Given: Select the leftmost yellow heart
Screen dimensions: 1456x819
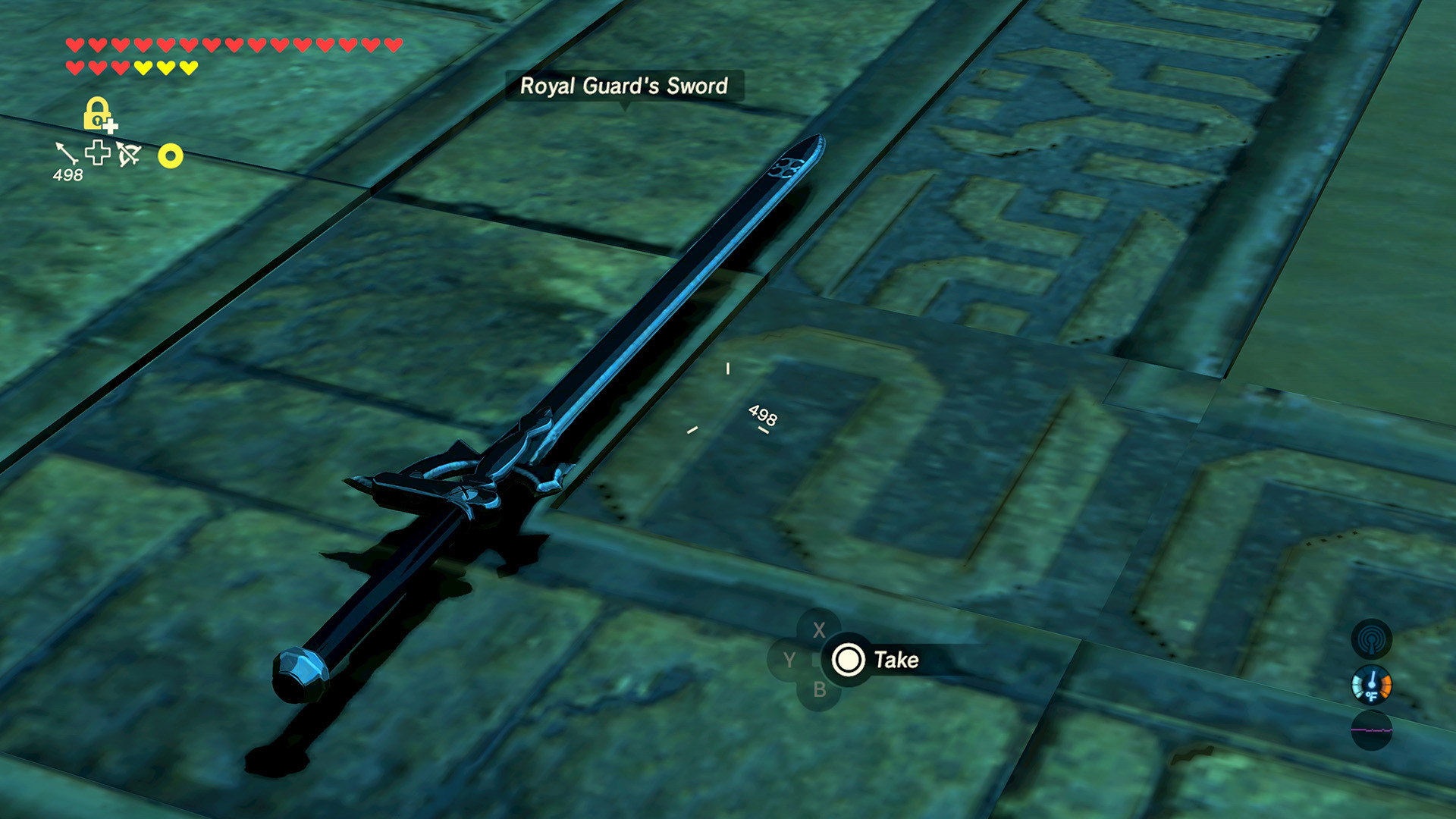Looking at the screenshot, I should [x=143, y=67].
